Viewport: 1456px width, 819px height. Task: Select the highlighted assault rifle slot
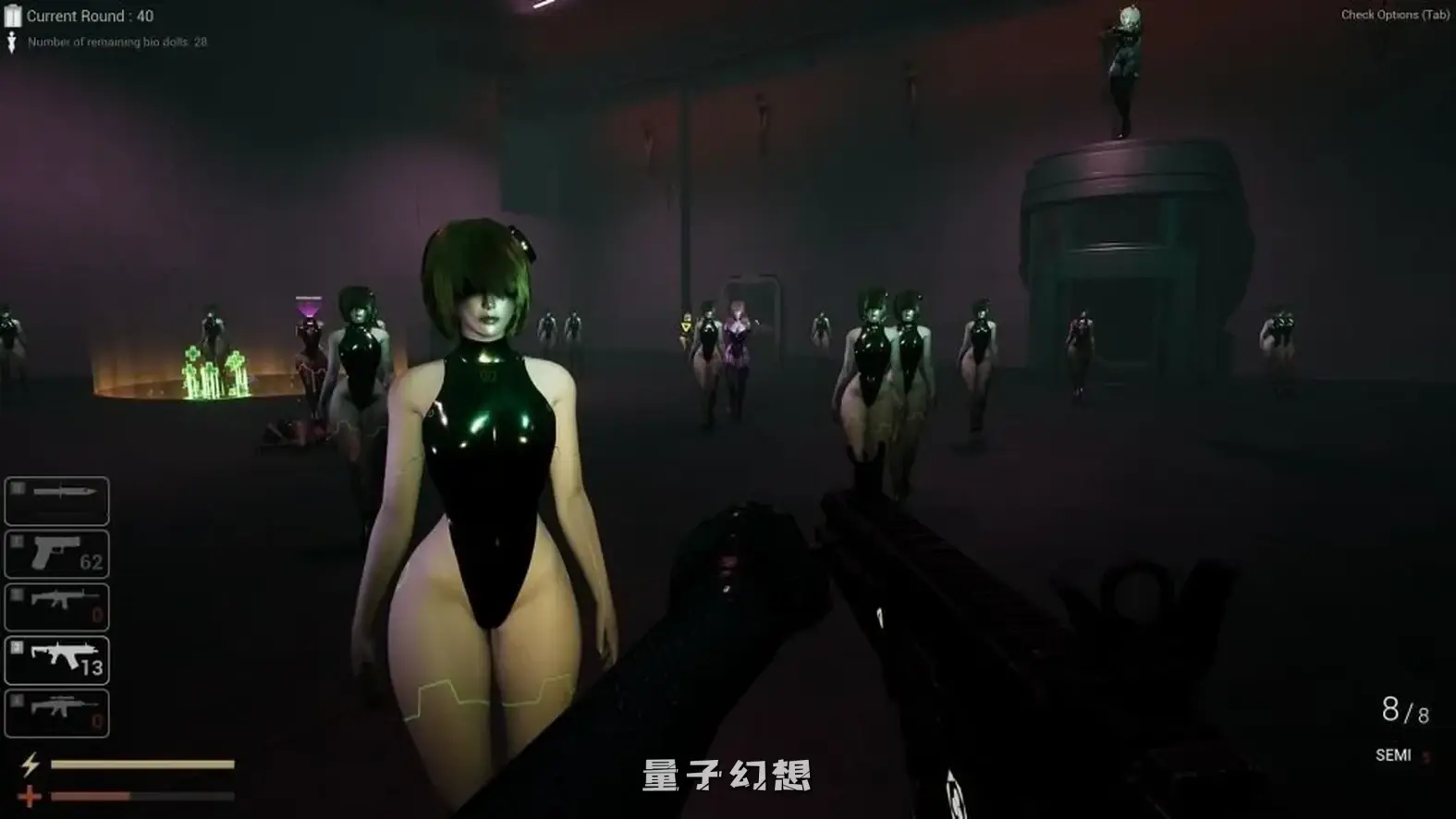[x=55, y=658]
